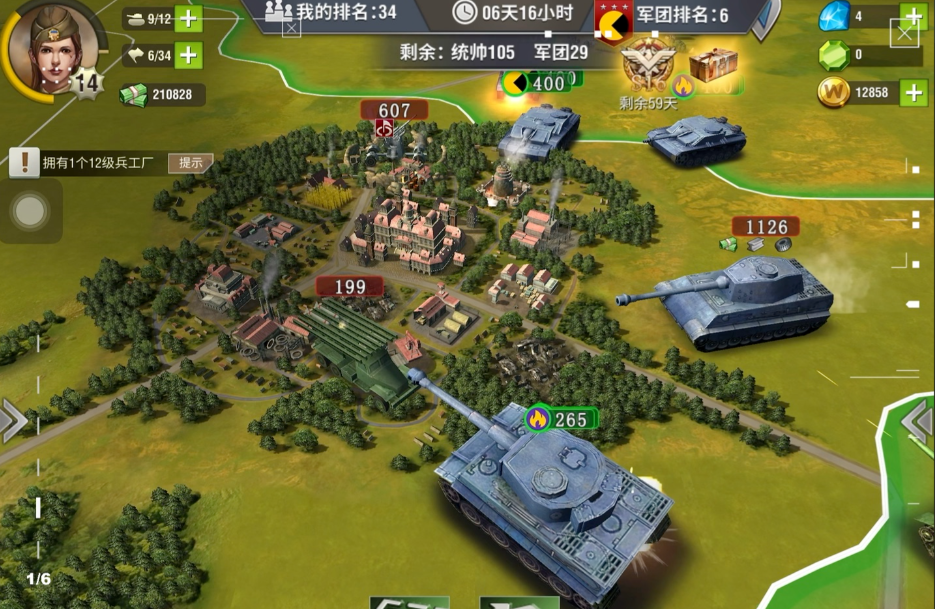935x609 pixels.
Task: Tap the plus button beside the 6/34 counter
Action: pyautogui.click(x=189, y=55)
